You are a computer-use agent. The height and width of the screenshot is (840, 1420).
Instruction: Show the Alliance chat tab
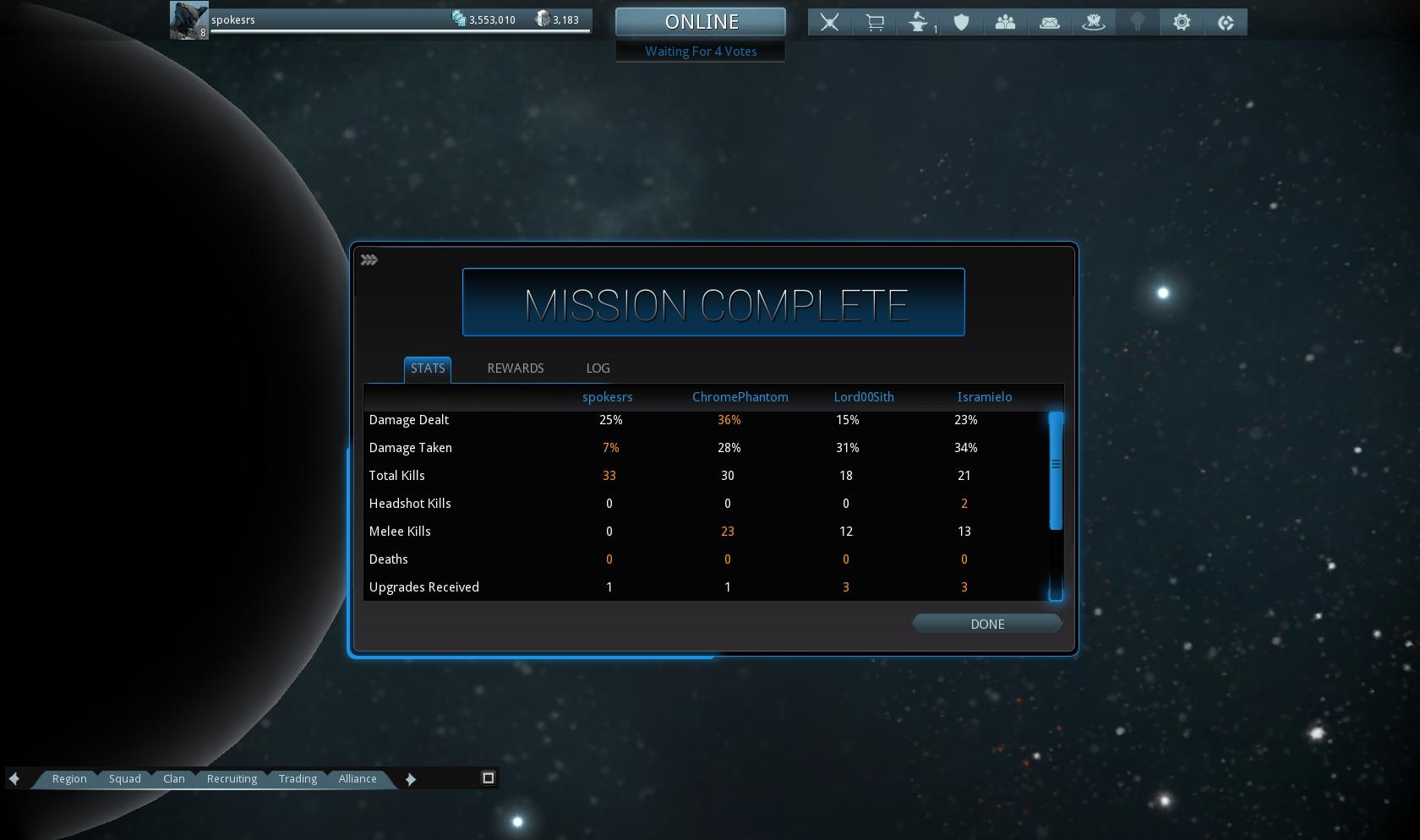pyautogui.click(x=358, y=779)
